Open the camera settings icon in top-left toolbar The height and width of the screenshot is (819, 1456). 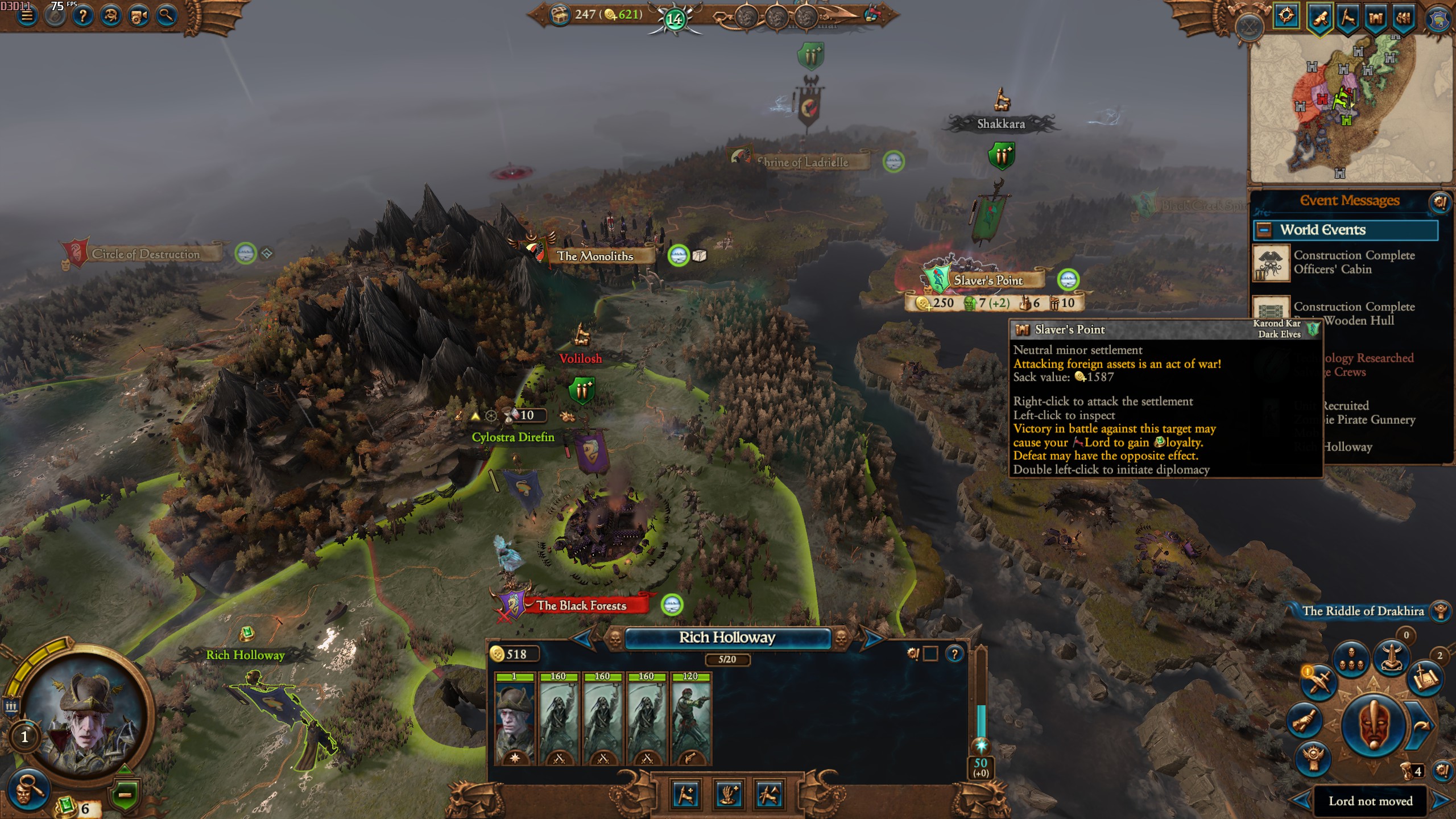pyautogui.click(x=138, y=16)
